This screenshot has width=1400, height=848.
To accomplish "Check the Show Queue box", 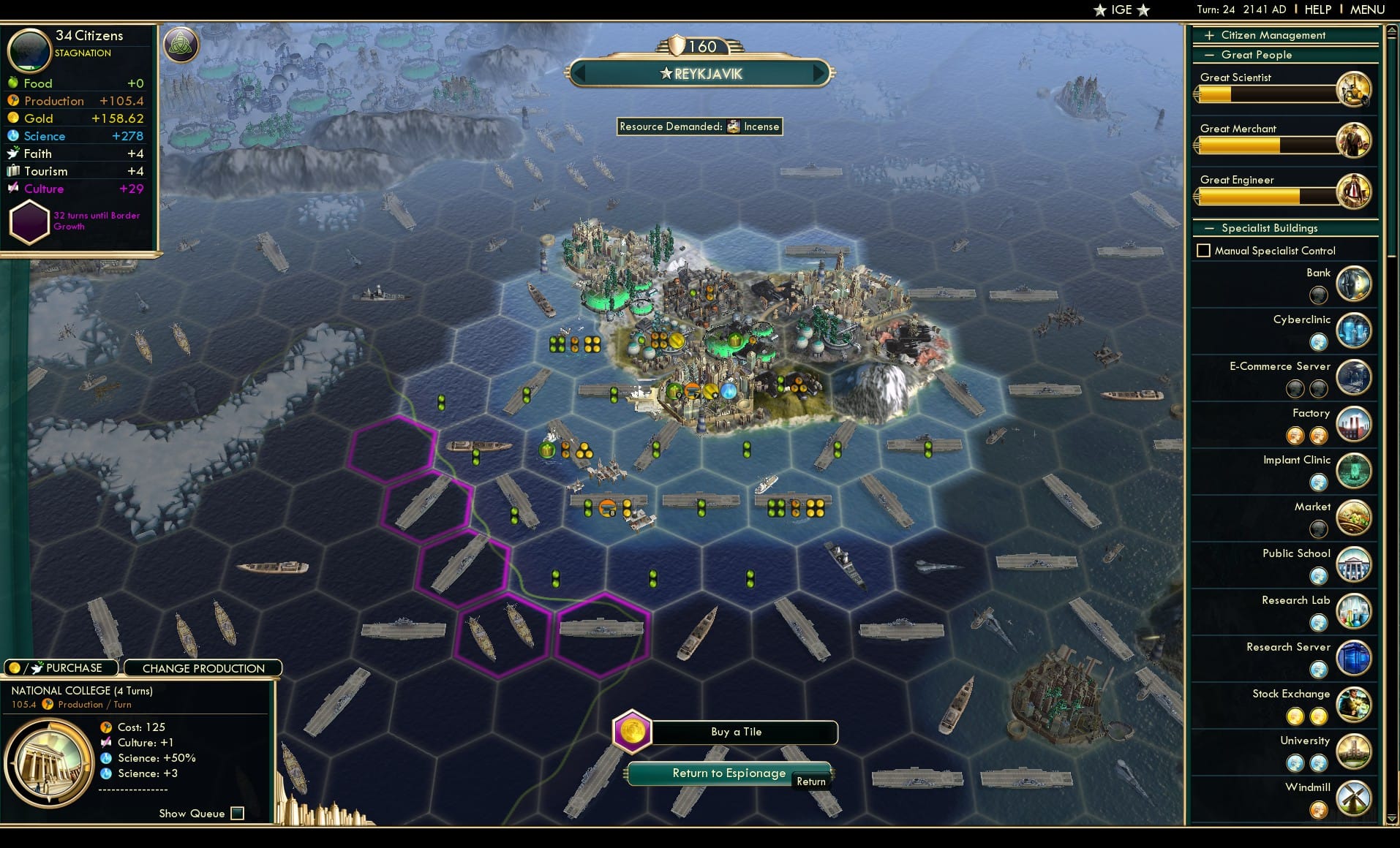I will pos(237,813).
